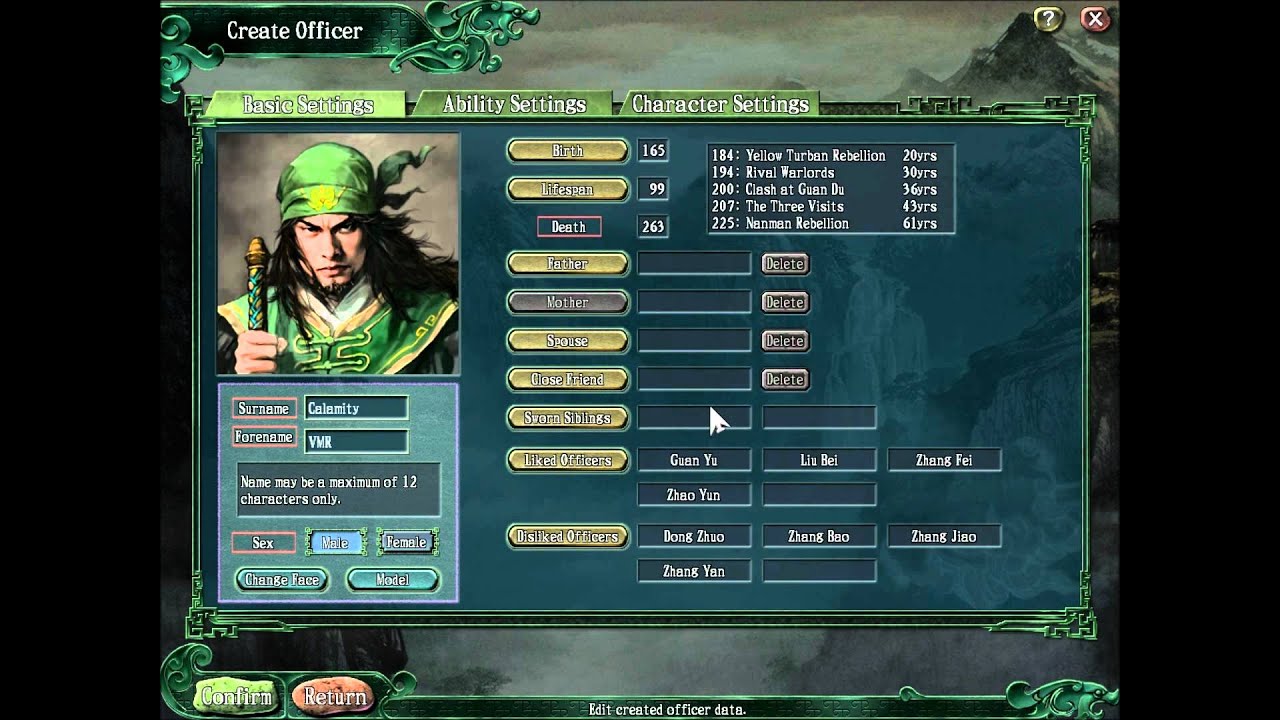
Task: Switch to the Ability Settings tab
Action: pos(514,104)
